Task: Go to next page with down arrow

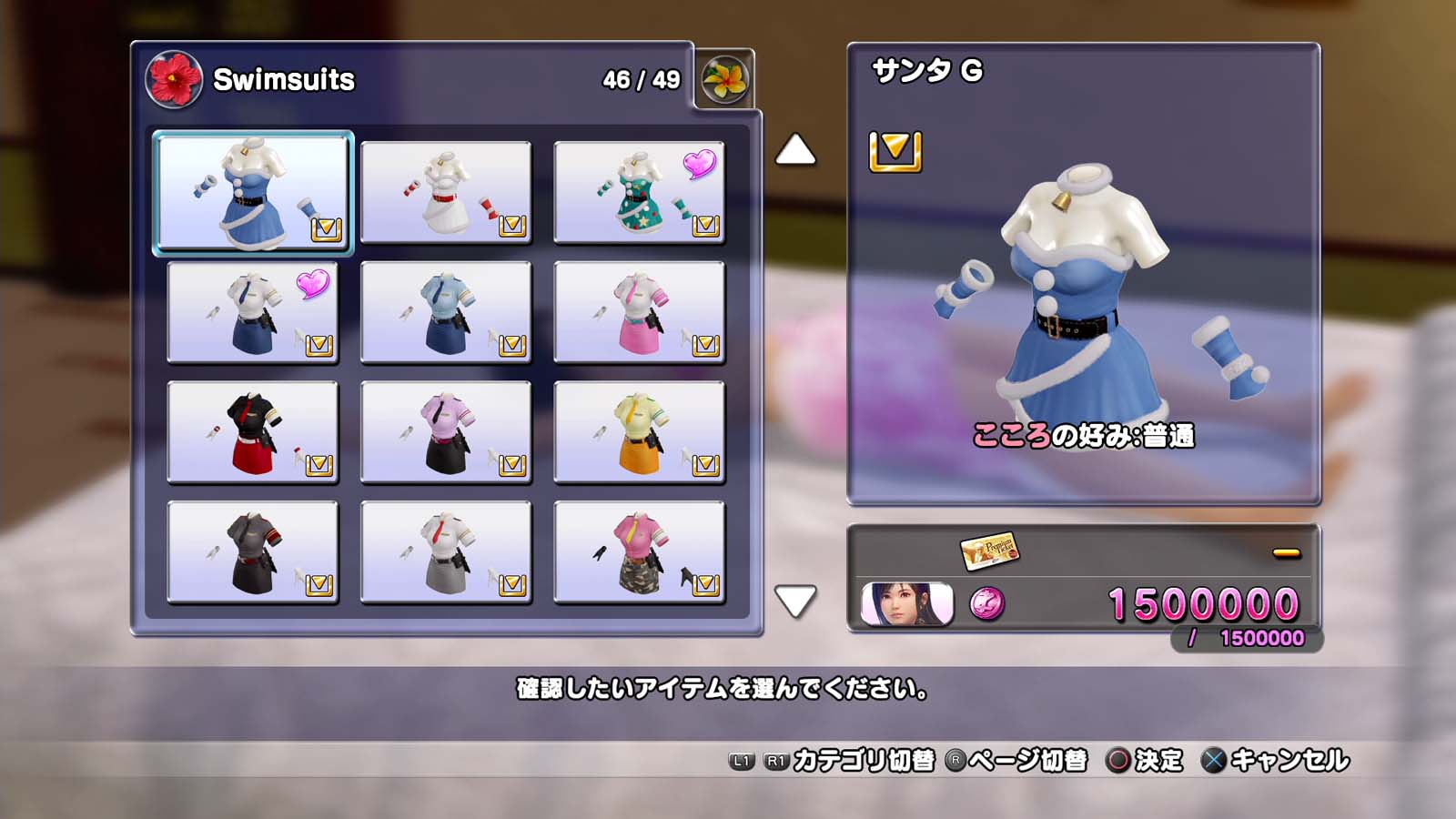Action: tap(795, 601)
